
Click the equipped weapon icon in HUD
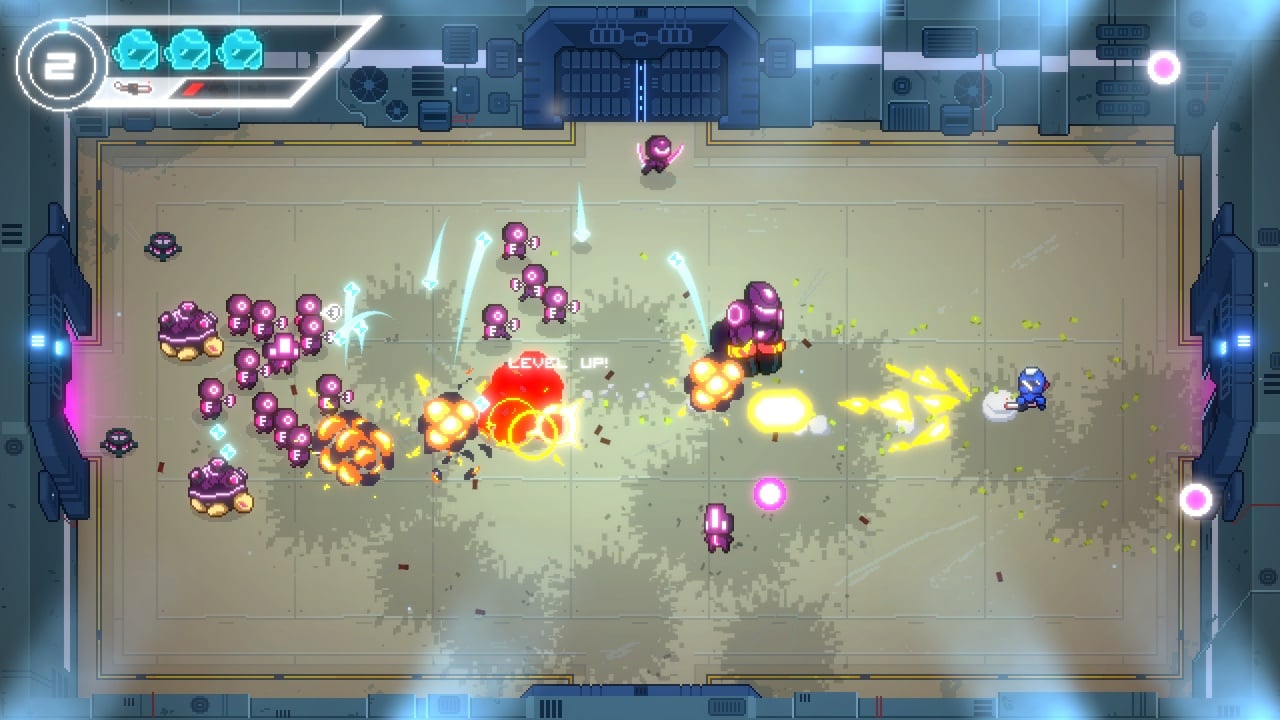pyautogui.click(x=133, y=88)
